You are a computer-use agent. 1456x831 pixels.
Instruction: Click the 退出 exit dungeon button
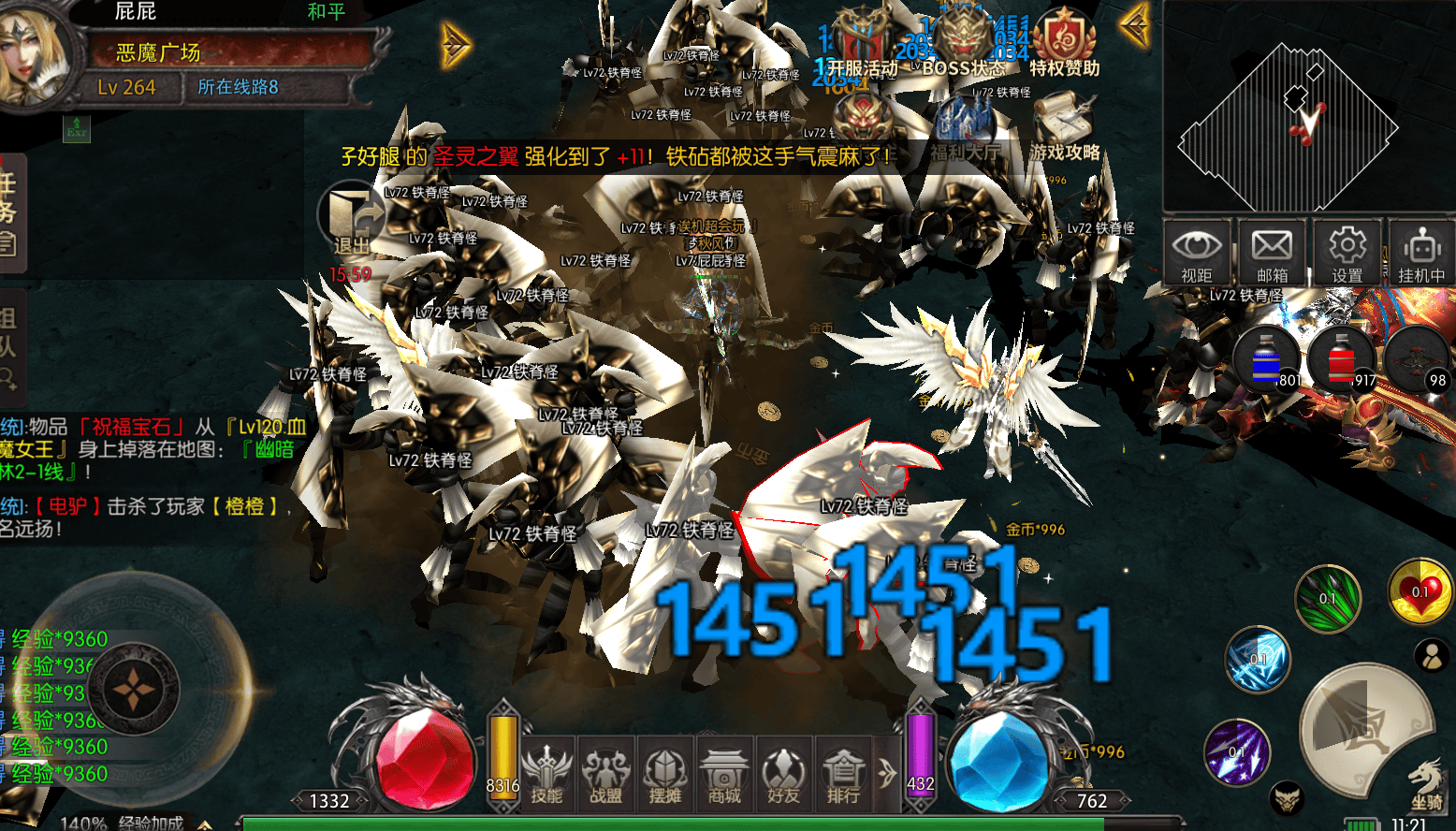(352, 221)
